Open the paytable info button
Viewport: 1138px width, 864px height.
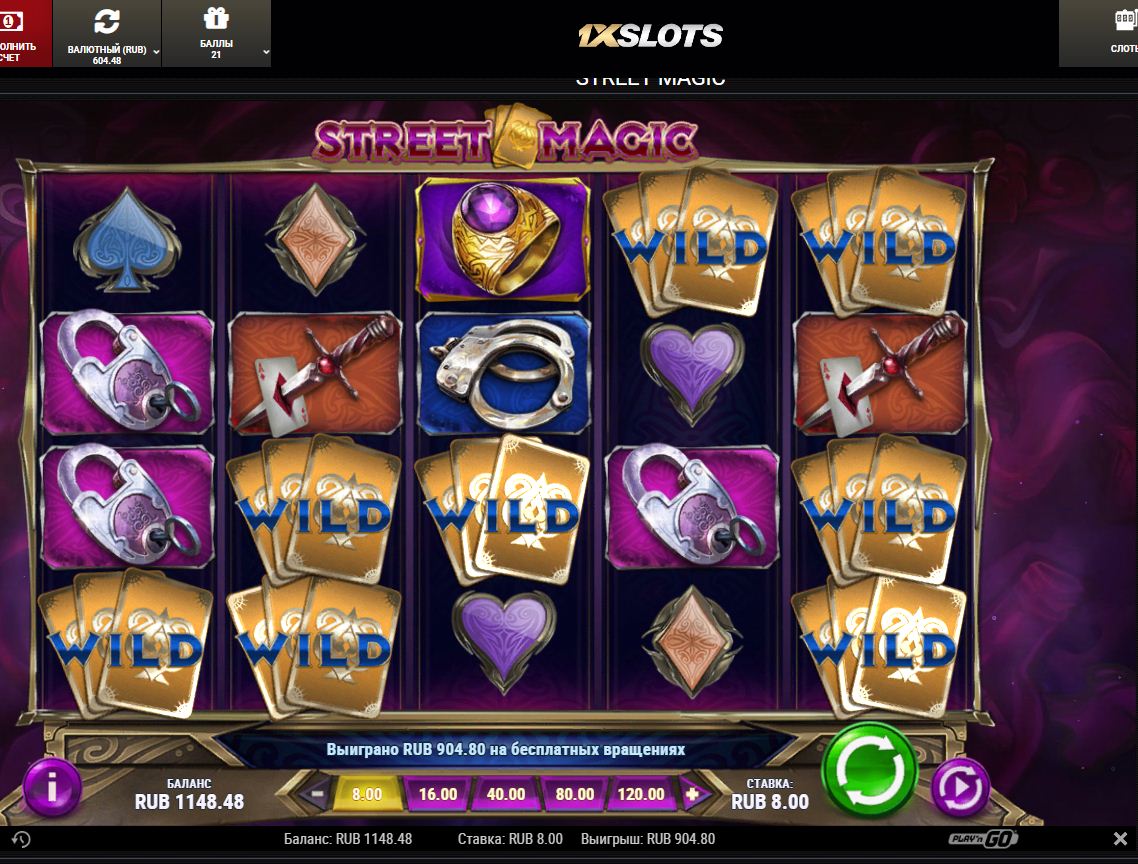(51, 788)
